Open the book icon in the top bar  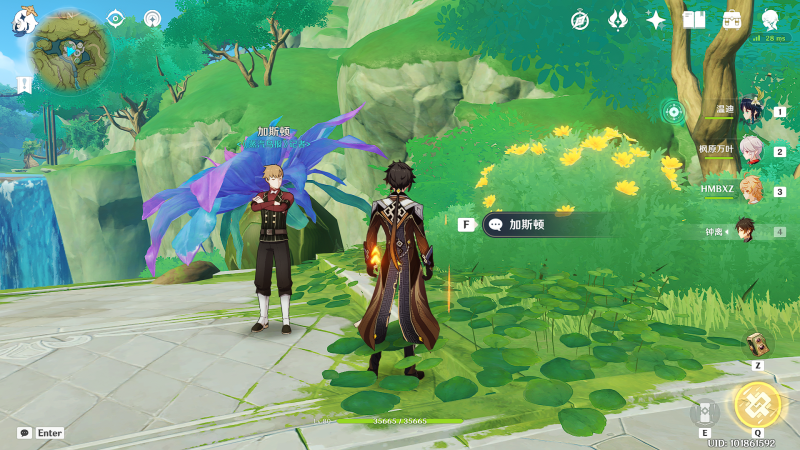pos(694,20)
